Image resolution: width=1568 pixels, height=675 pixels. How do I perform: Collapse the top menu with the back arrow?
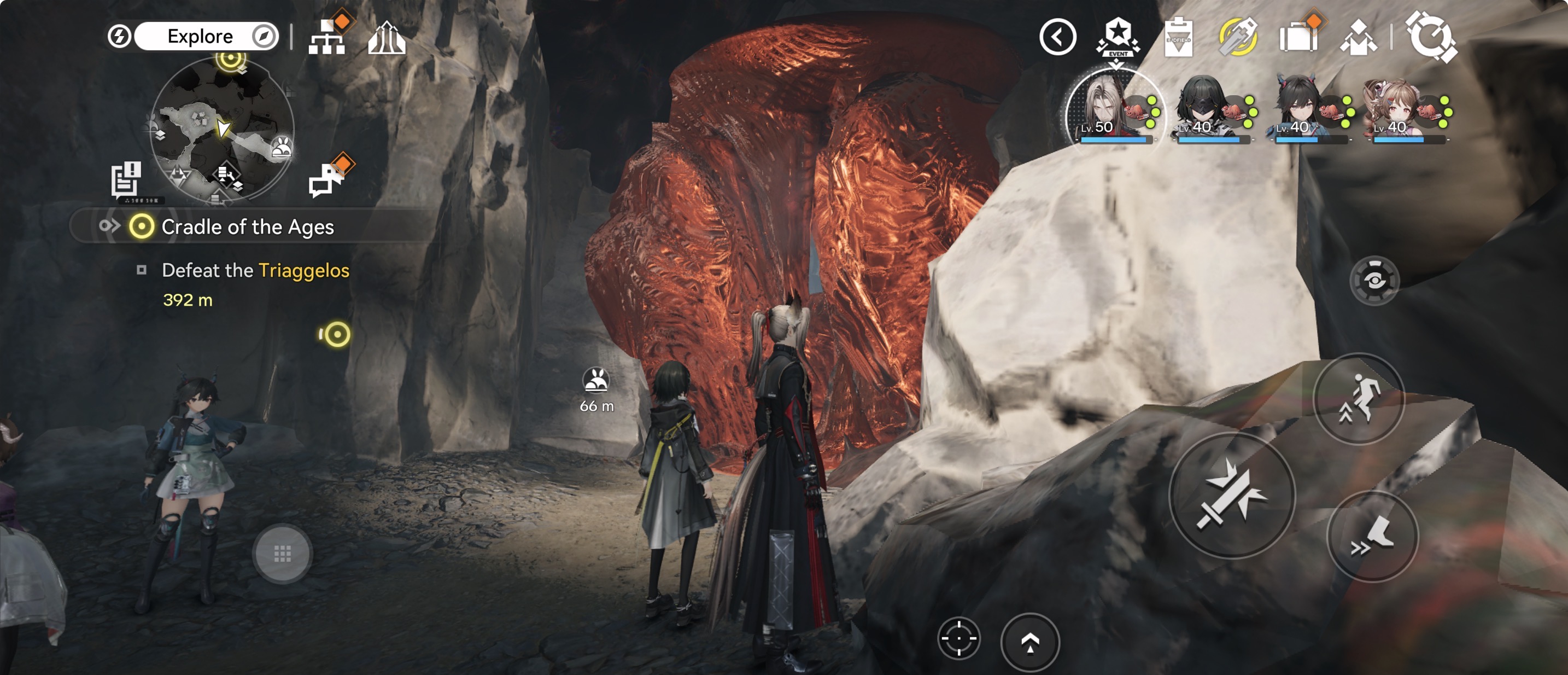(1057, 37)
